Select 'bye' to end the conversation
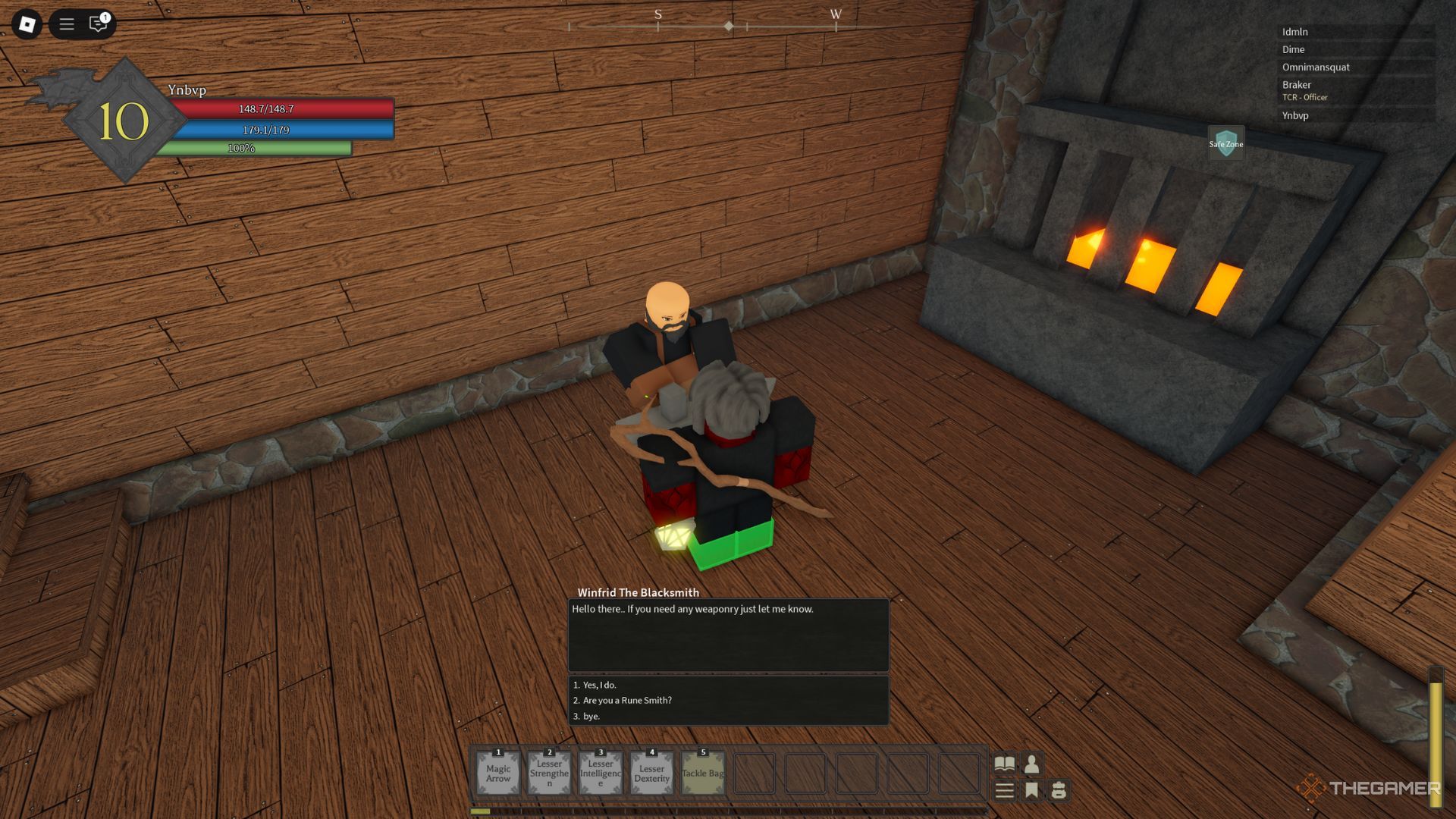This screenshot has height=819, width=1456. pyautogui.click(x=589, y=716)
